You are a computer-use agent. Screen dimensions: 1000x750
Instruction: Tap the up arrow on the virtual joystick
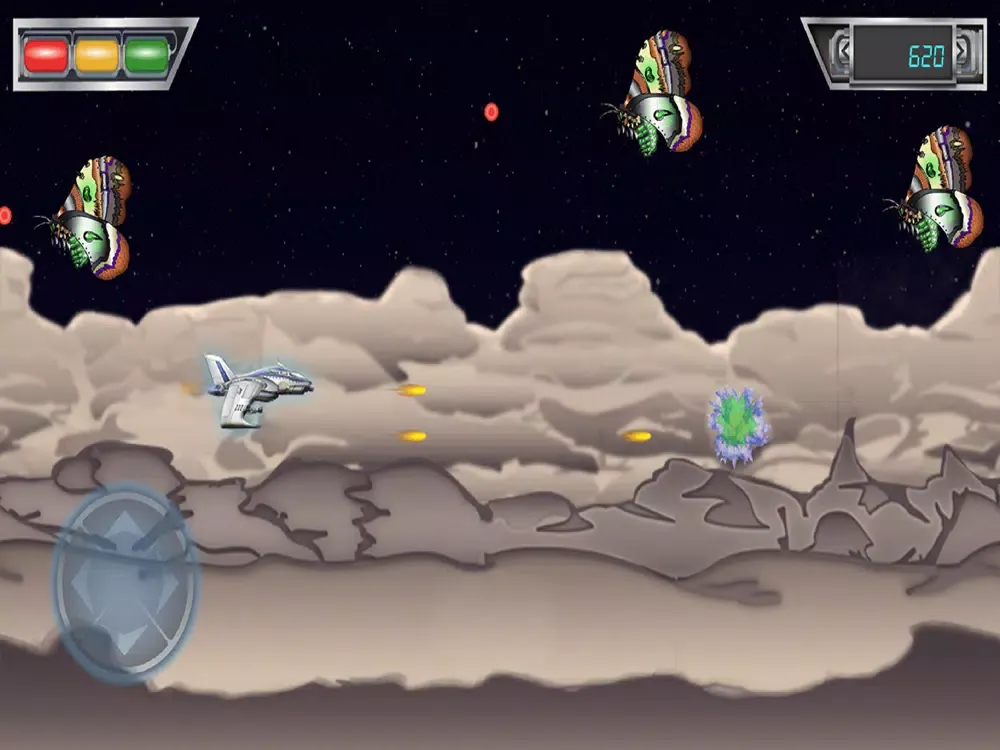(x=124, y=527)
